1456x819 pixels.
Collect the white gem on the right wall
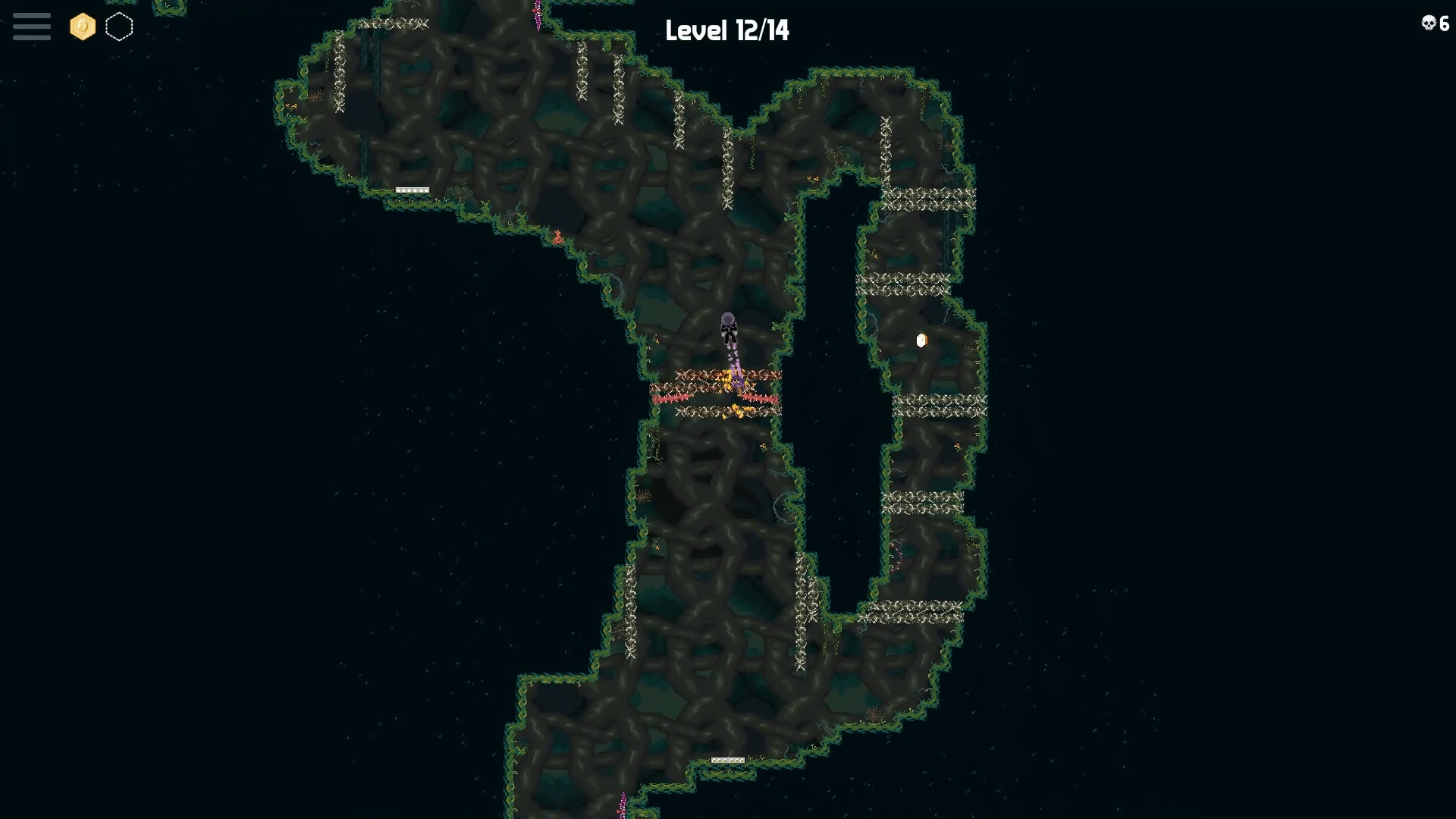point(922,340)
